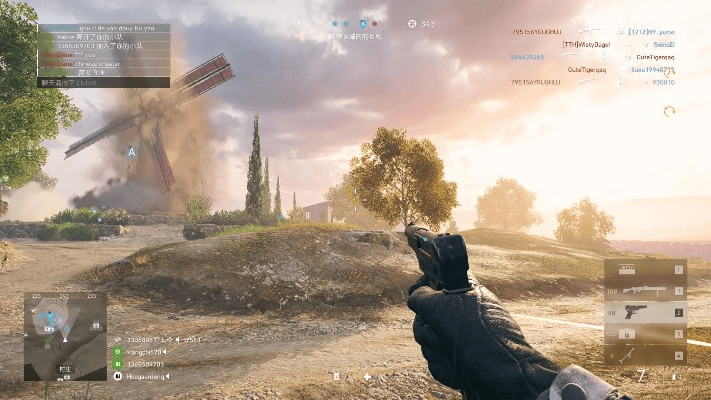
Task: Open the minimap in the corner
Action: coord(65,337)
